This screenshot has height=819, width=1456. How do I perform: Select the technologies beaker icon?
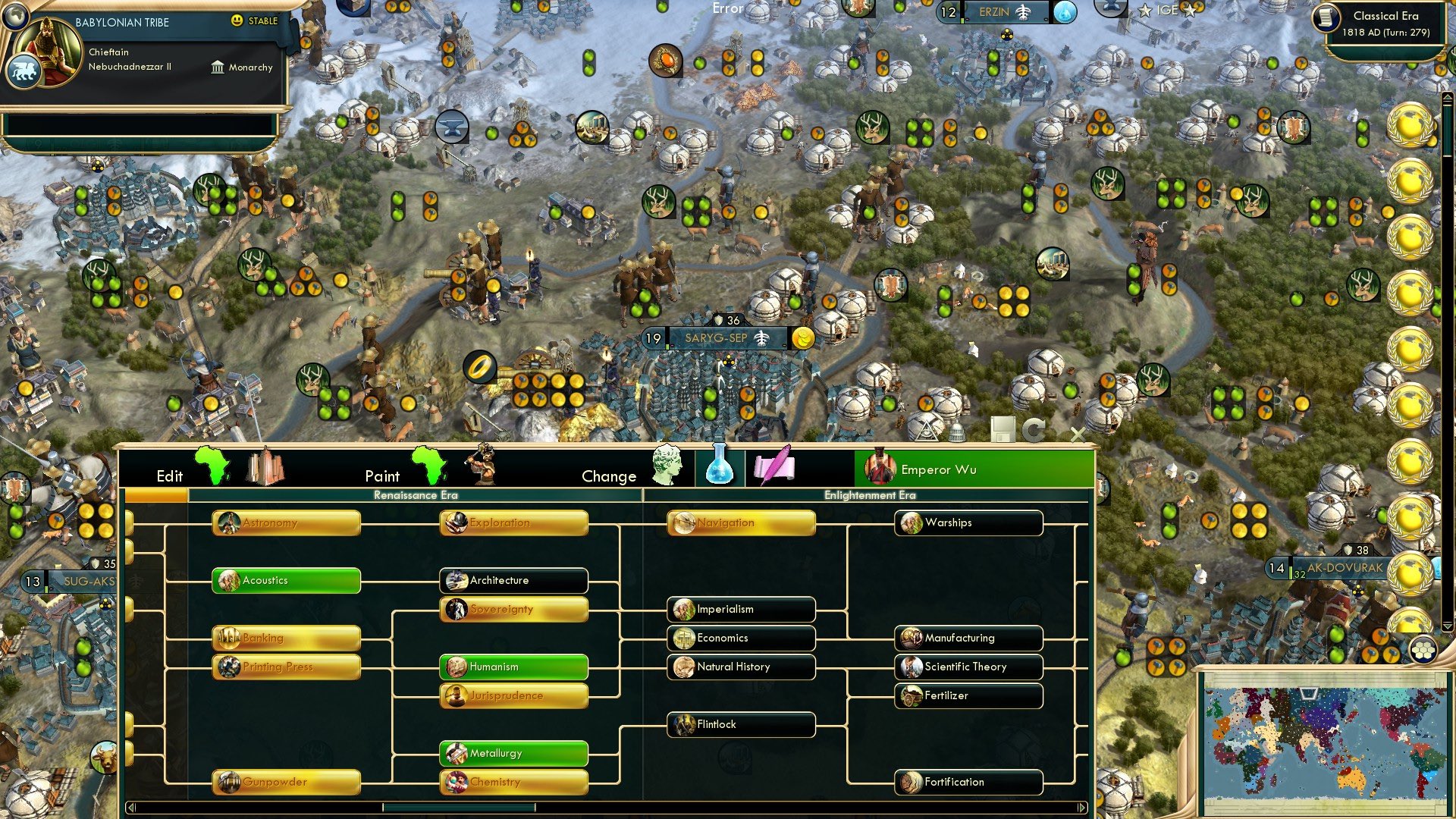tap(720, 468)
